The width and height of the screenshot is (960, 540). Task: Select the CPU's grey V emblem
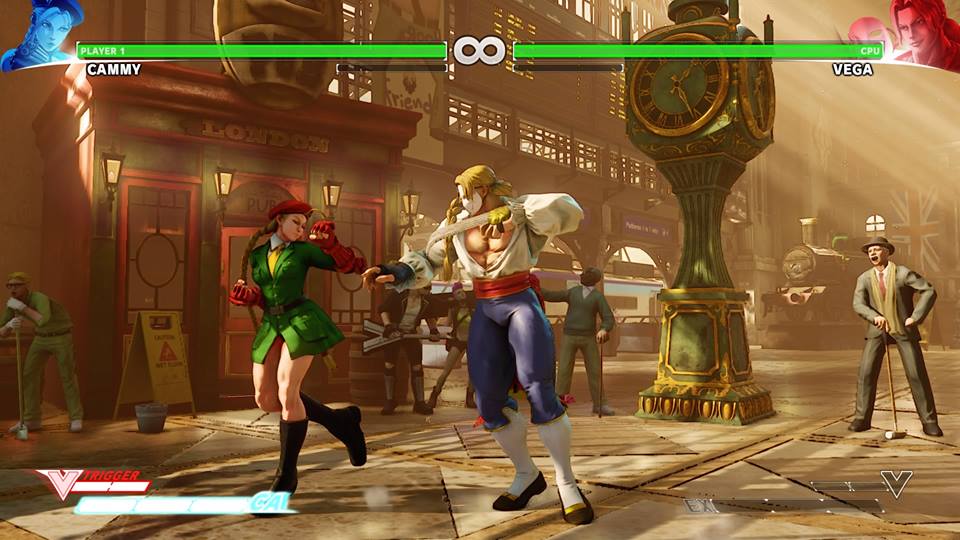(896, 484)
